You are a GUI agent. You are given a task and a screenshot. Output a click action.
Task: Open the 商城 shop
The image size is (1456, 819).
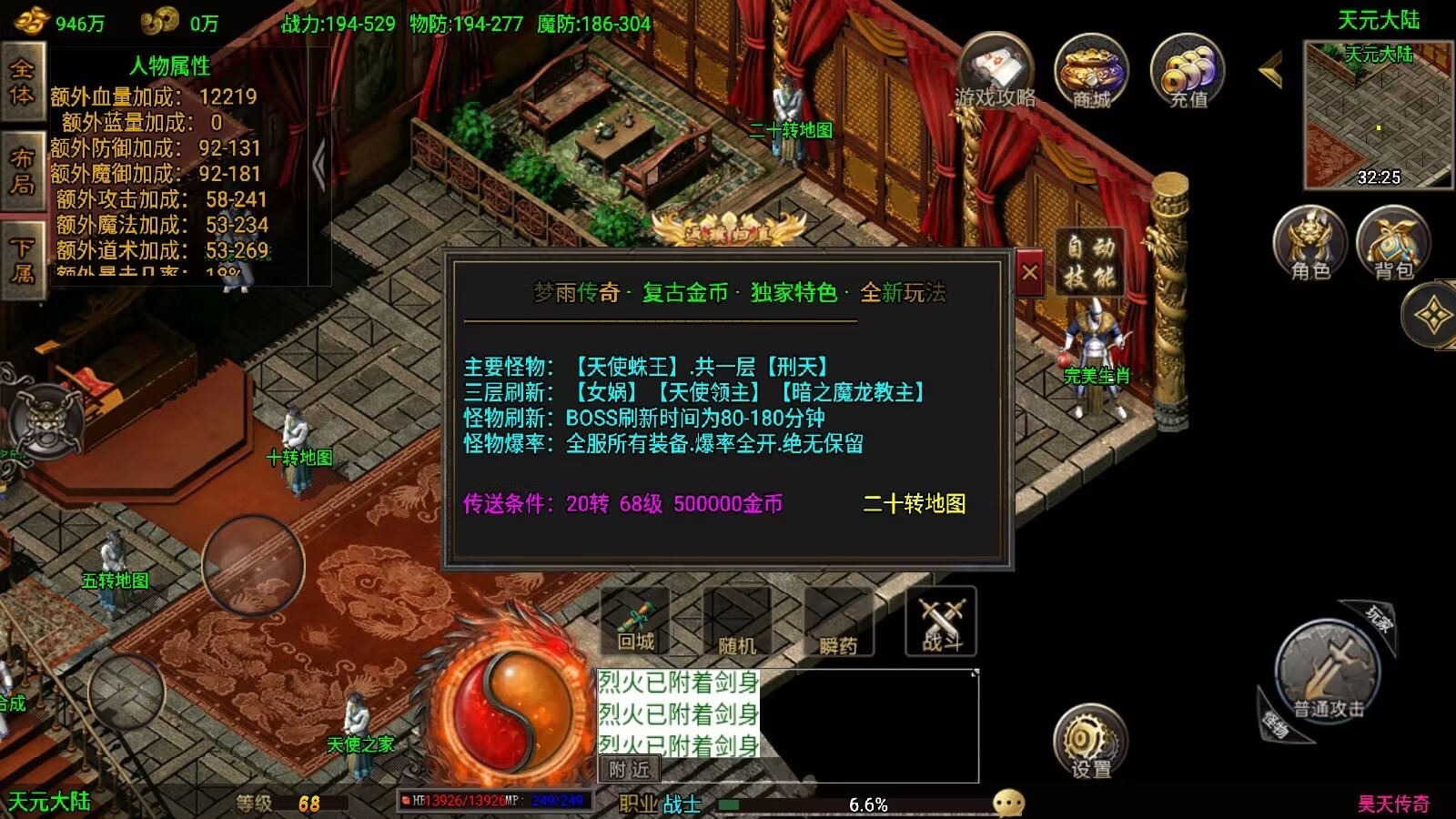click(x=1091, y=72)
